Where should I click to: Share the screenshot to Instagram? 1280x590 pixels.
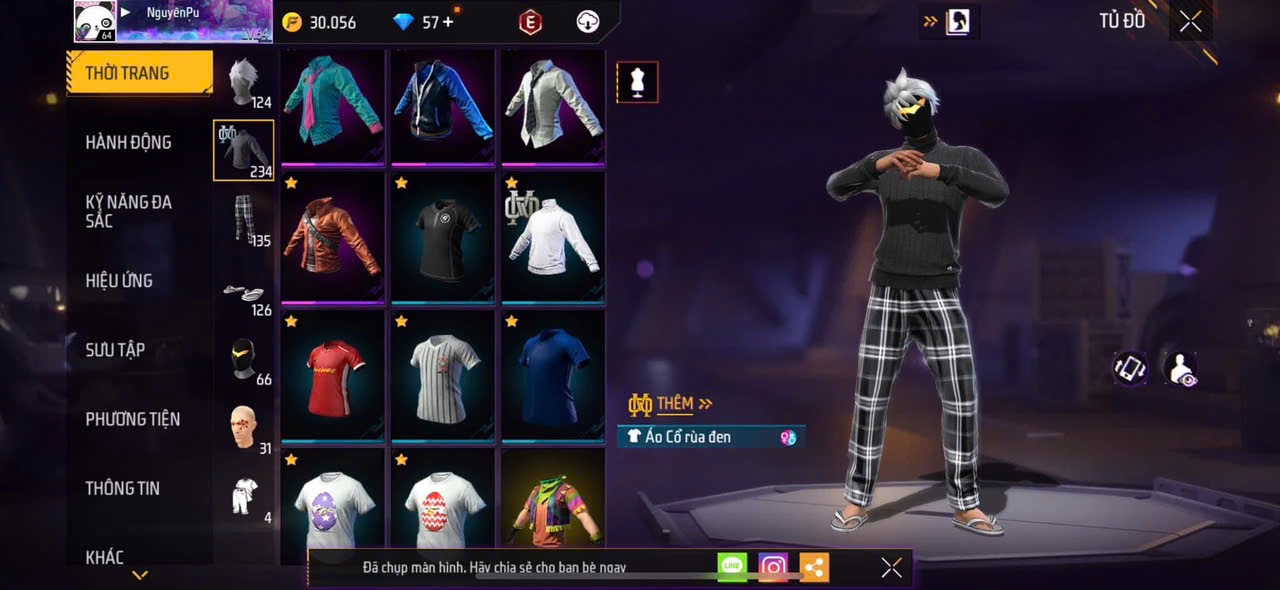point(773,567)
